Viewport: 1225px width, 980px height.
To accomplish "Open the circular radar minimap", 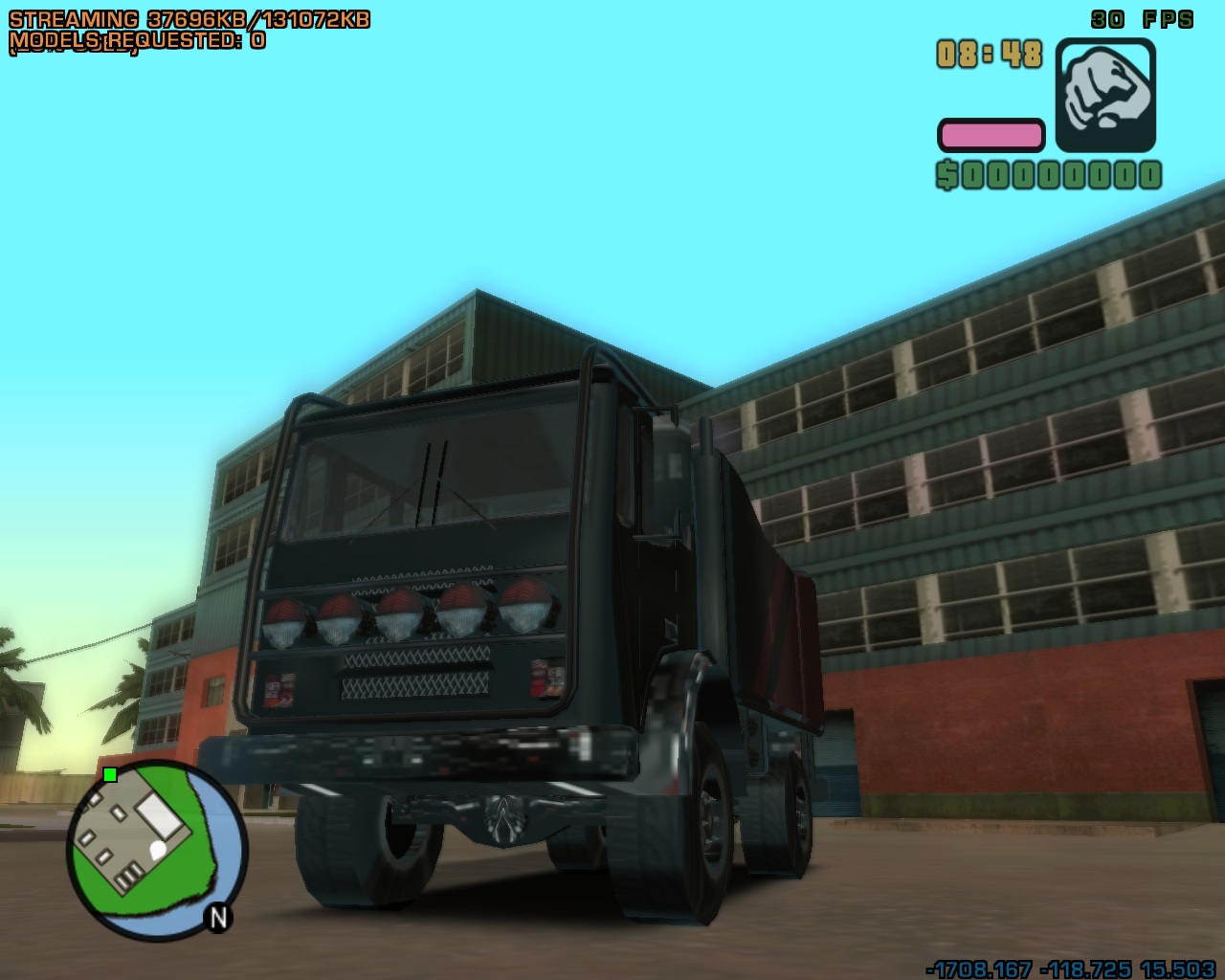I will [156, 850].
